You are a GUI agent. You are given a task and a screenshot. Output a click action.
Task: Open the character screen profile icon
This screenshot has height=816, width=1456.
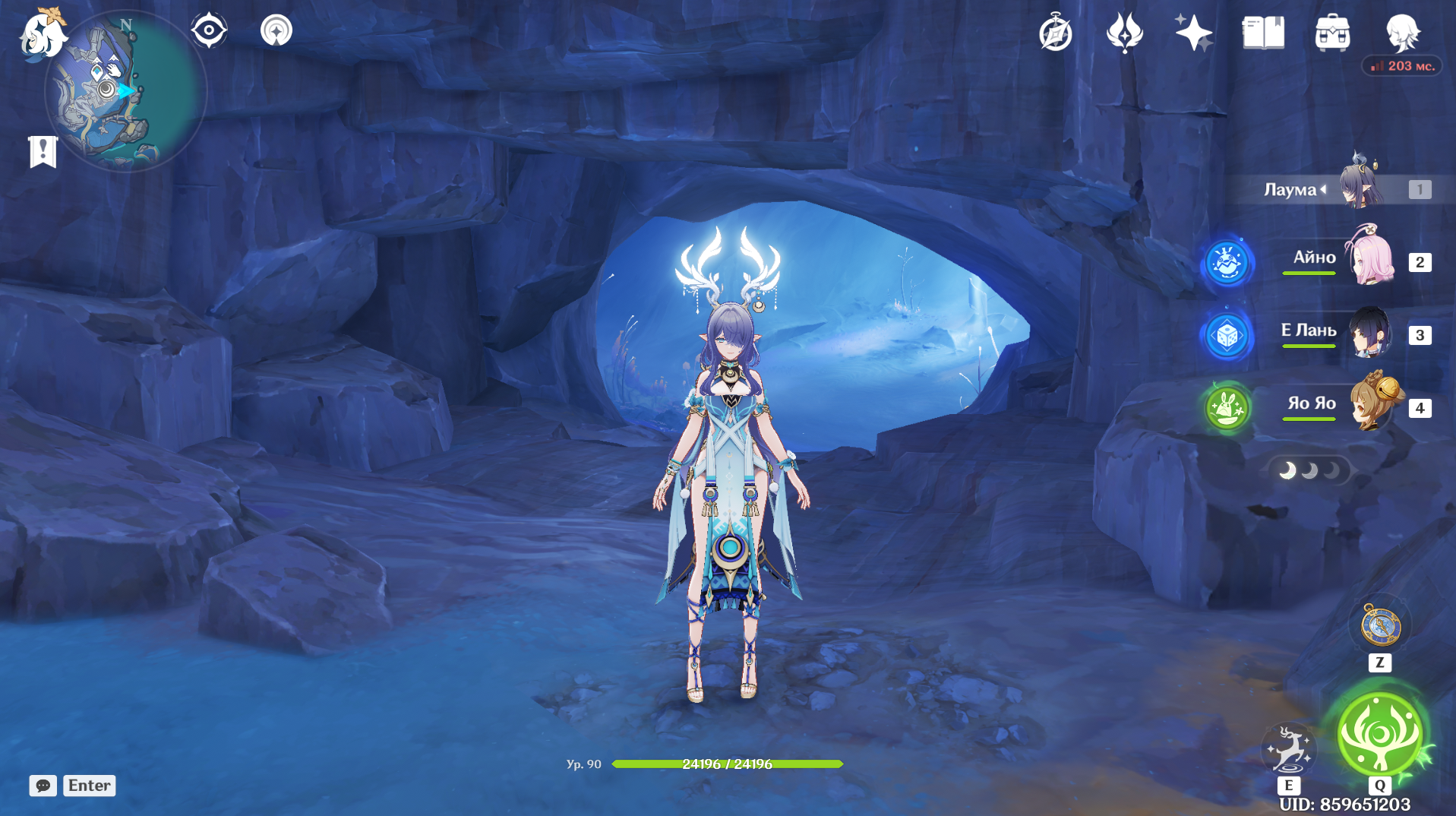click(x=1402, y=33)
